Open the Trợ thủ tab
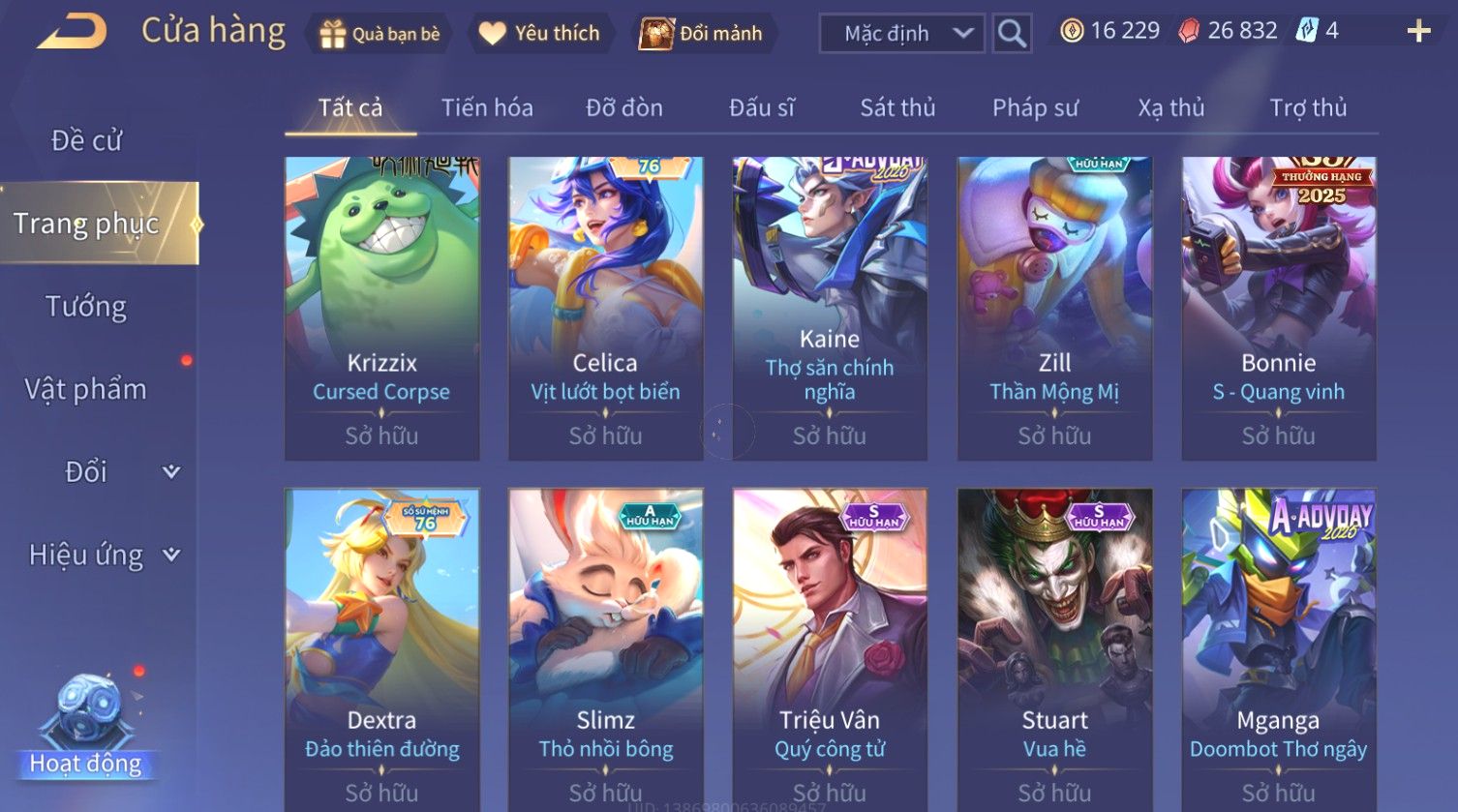1458x812 pixels. coord(1308,107)
